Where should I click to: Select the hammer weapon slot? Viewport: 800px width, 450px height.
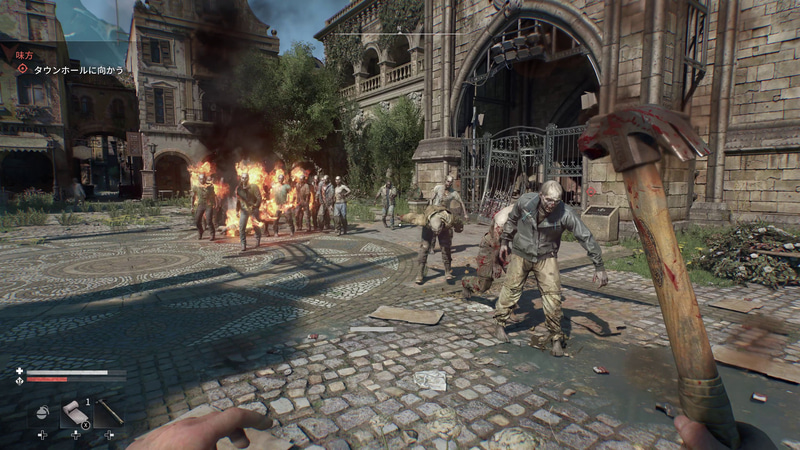(x=109, y=412)
